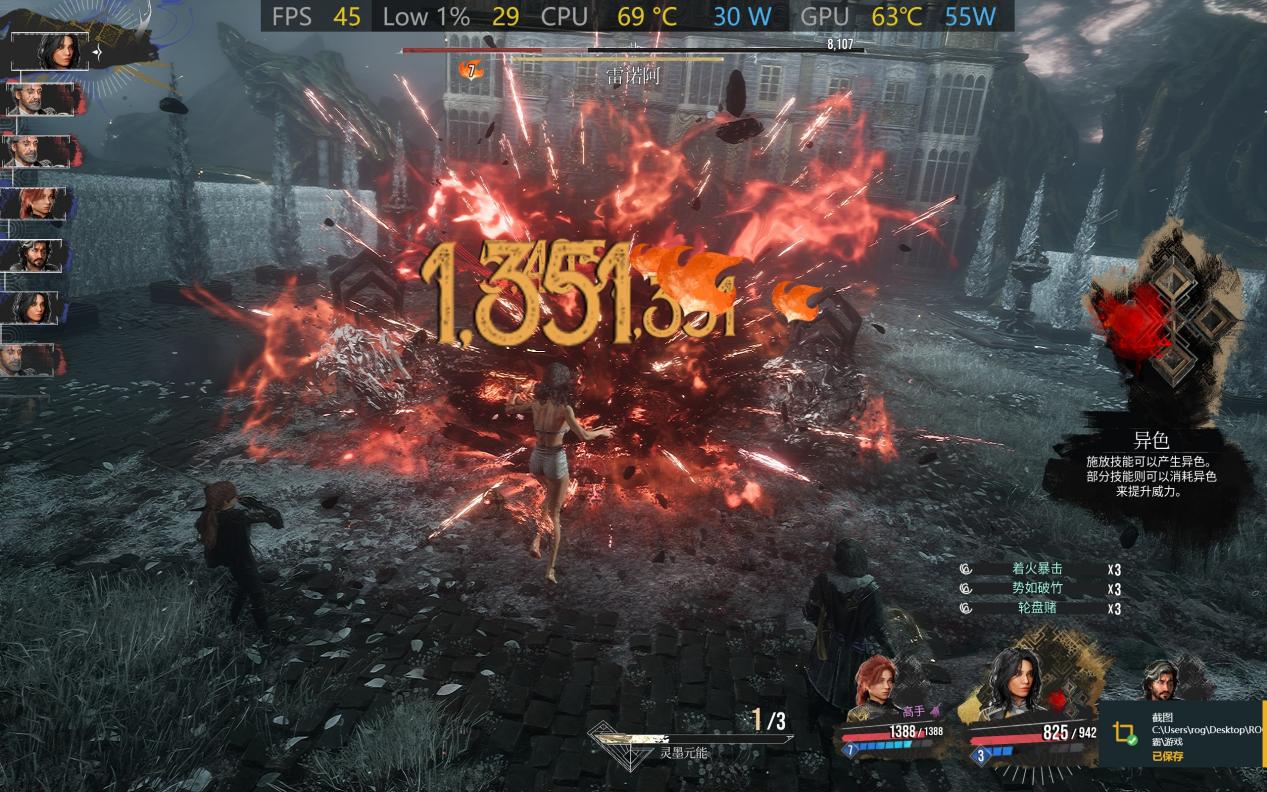The height and width of the screenshot is (792, 1267).
Task: Select the 着火暴击 entry
Action: (x=1036, y=569)
